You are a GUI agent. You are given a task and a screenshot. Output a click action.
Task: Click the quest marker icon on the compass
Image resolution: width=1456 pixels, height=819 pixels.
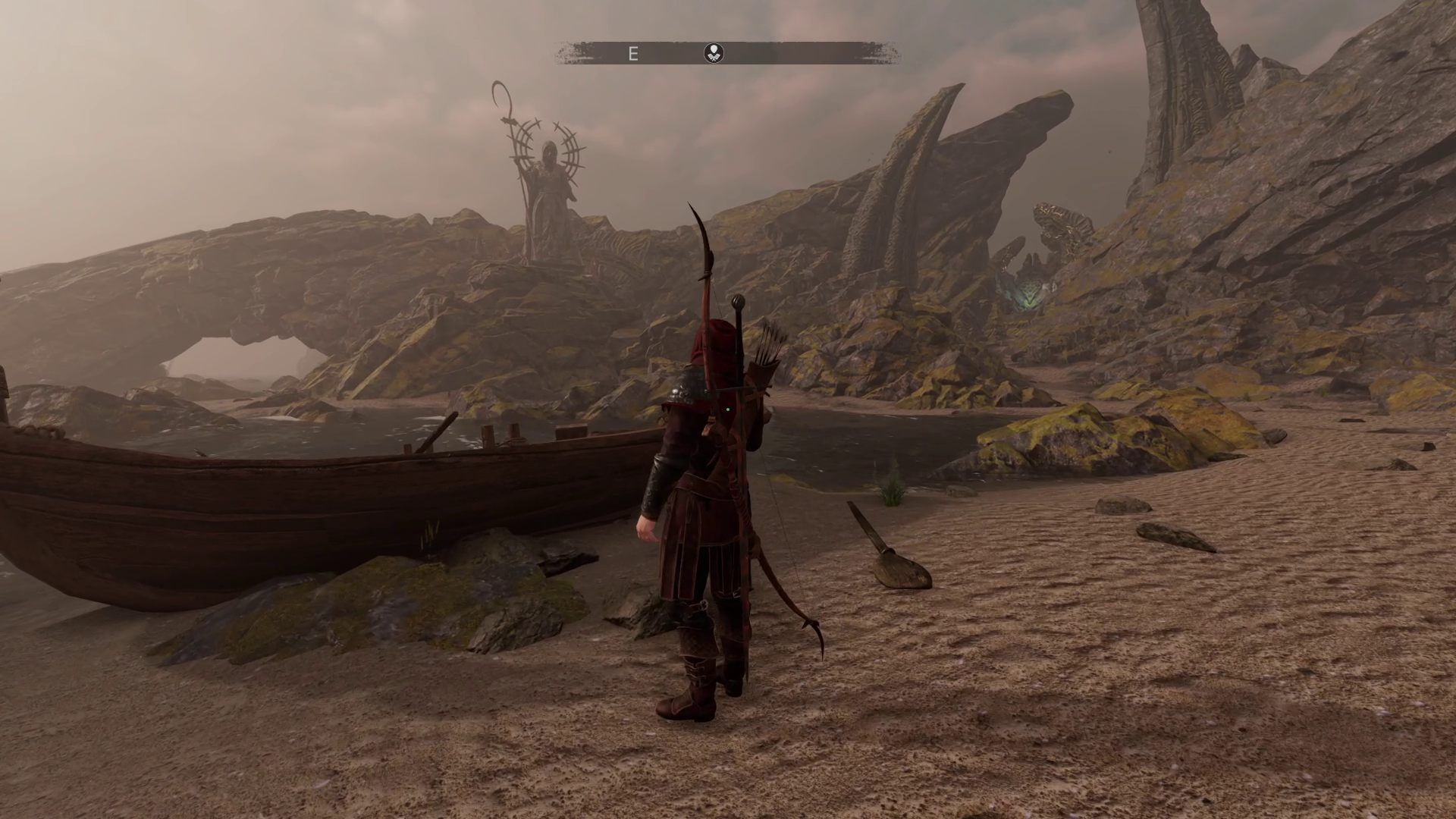coord(714,53)
